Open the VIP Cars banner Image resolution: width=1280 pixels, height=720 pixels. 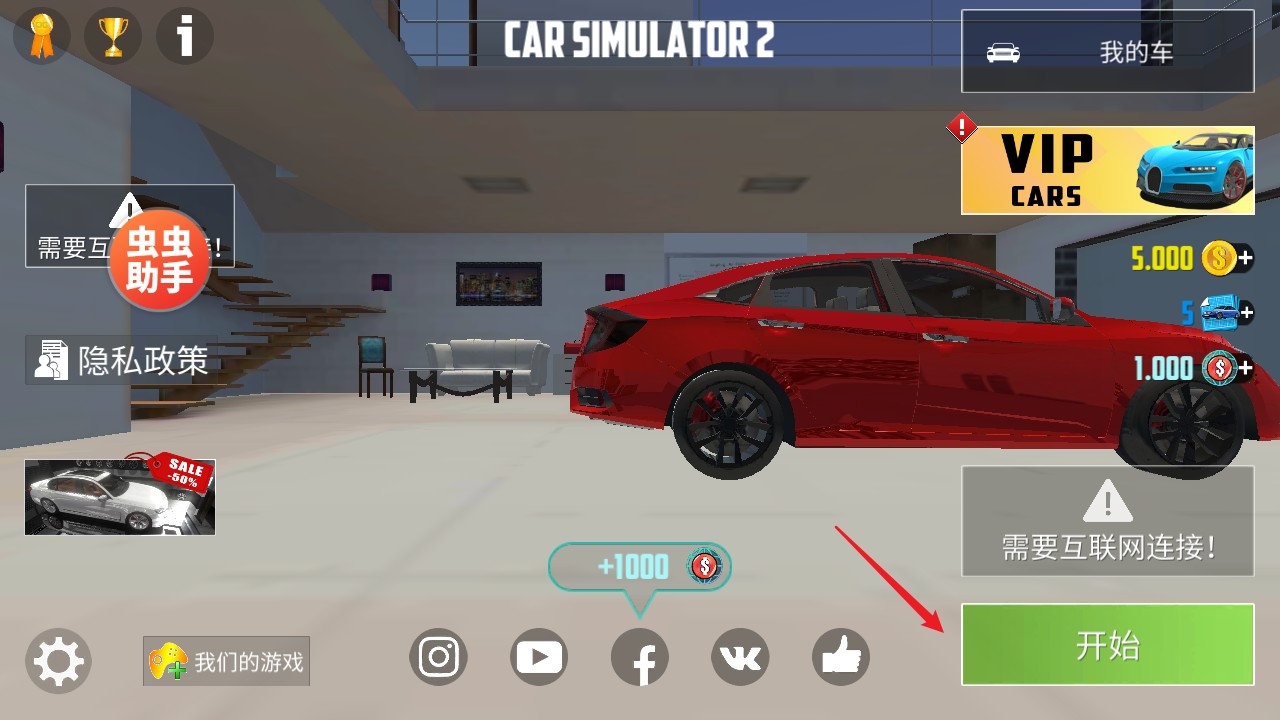click(x=1107, y=170)
